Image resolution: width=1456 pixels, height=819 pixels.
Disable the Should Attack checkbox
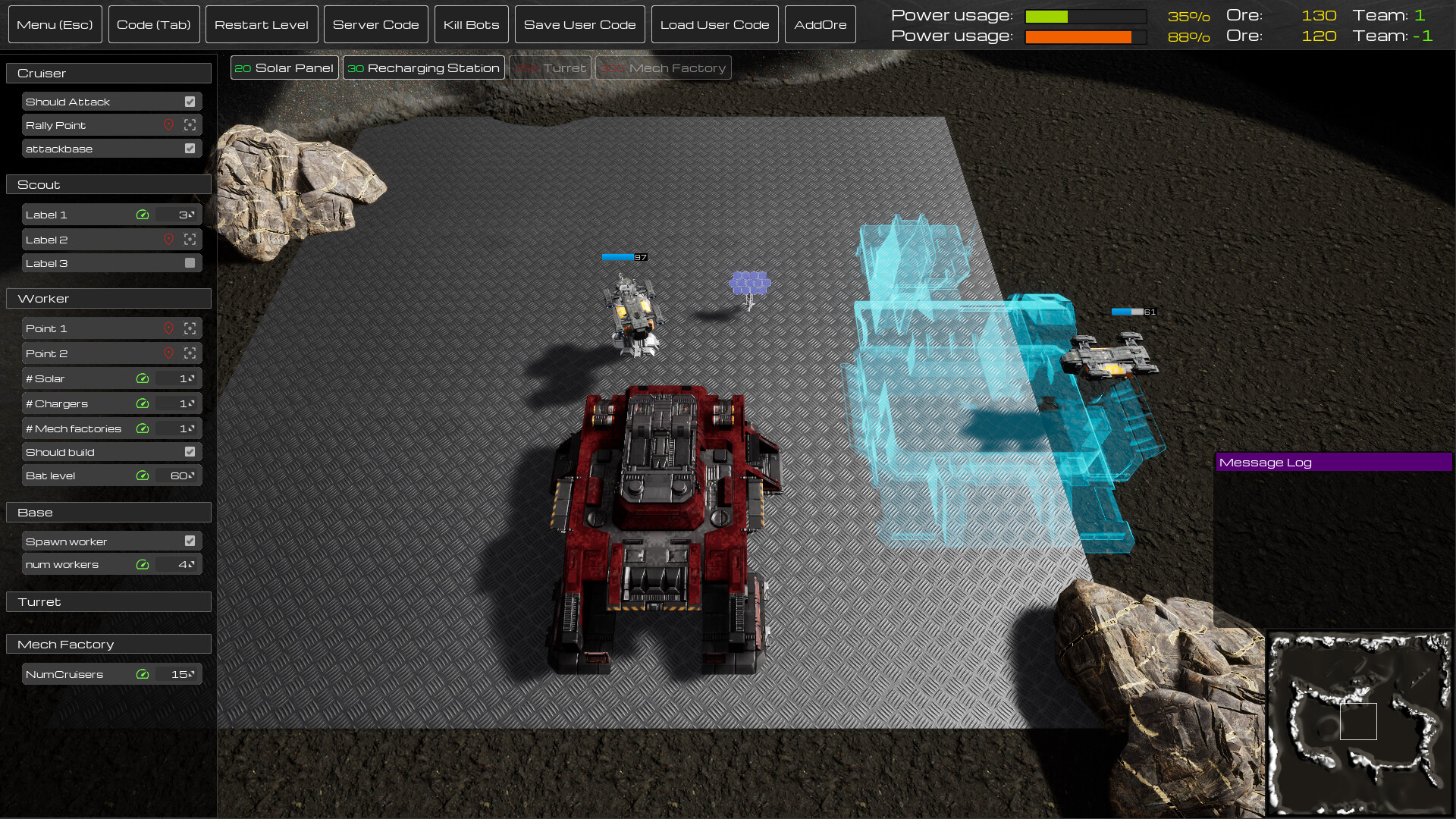(190, 101)
